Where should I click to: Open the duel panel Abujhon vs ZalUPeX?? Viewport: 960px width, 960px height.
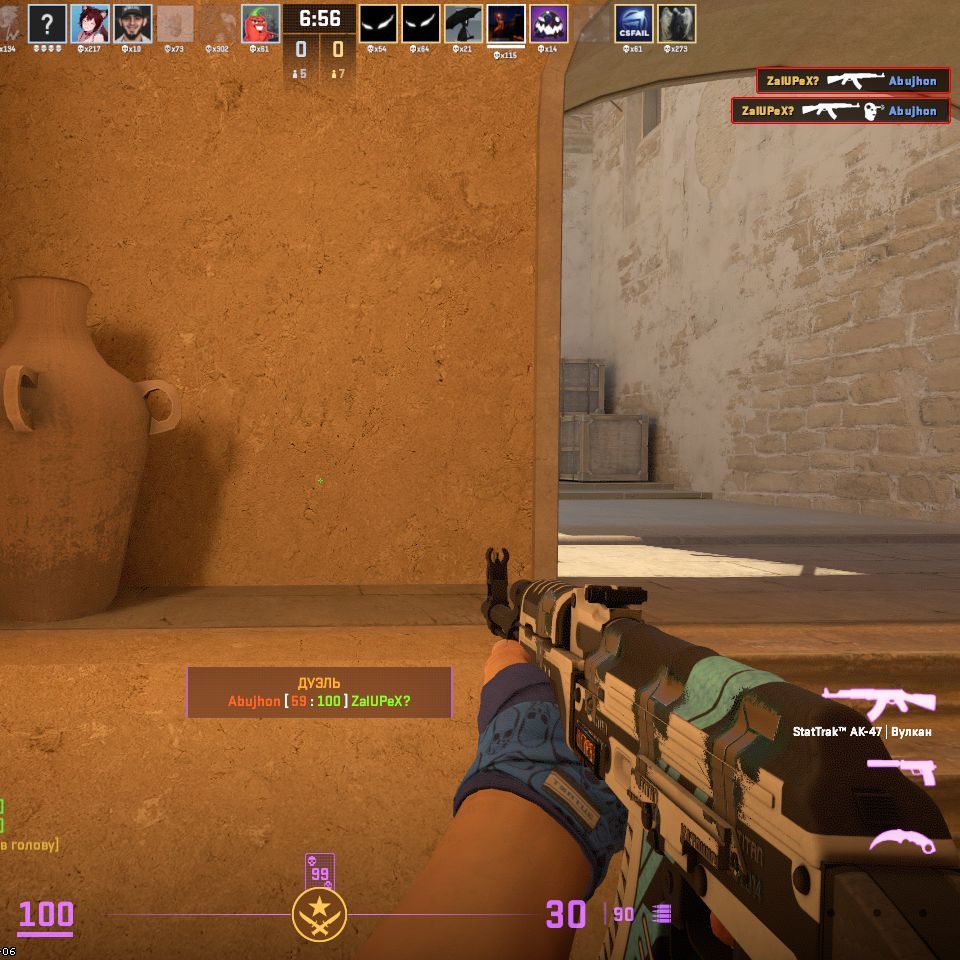(x=319, y=692)
